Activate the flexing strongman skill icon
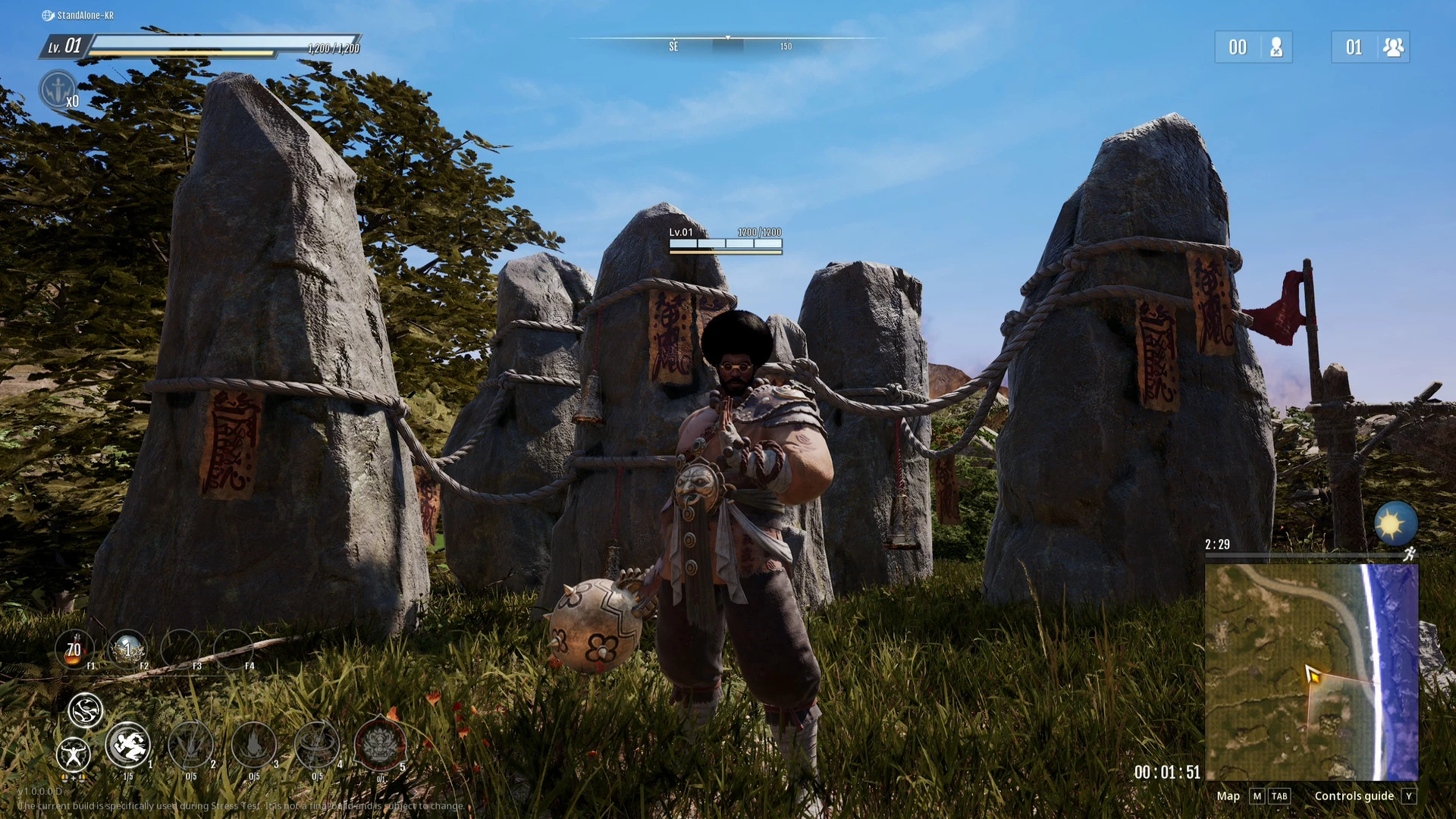The image size is (1456, 819). [x=74, y=755]
